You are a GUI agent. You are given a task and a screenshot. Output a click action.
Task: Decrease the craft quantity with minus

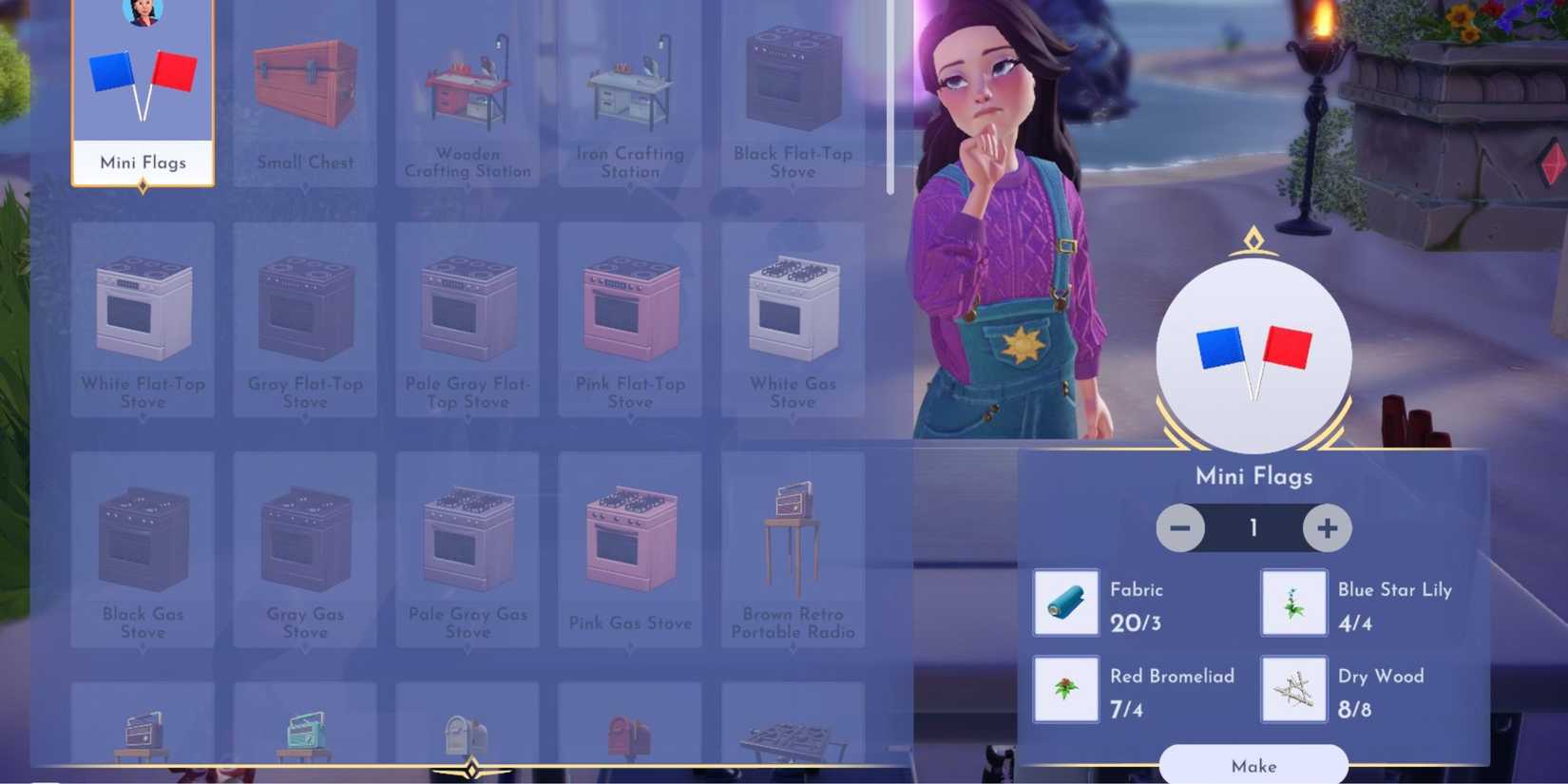point(1180,528)
